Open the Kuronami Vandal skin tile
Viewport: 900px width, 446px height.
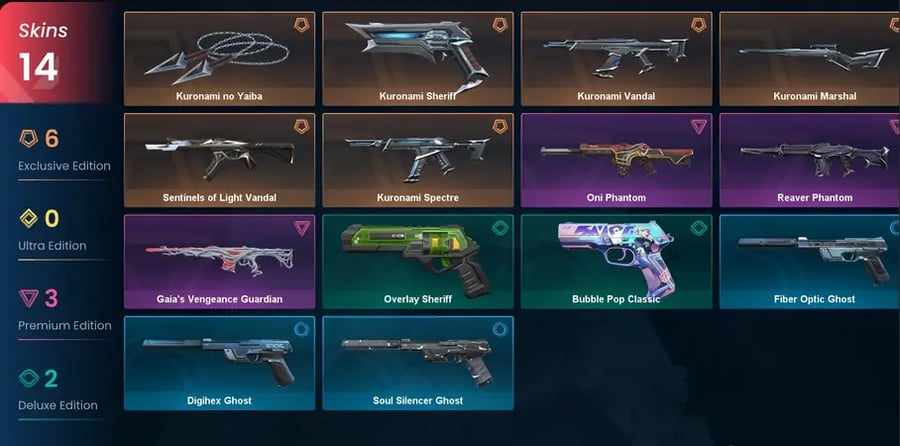[616, 59]
